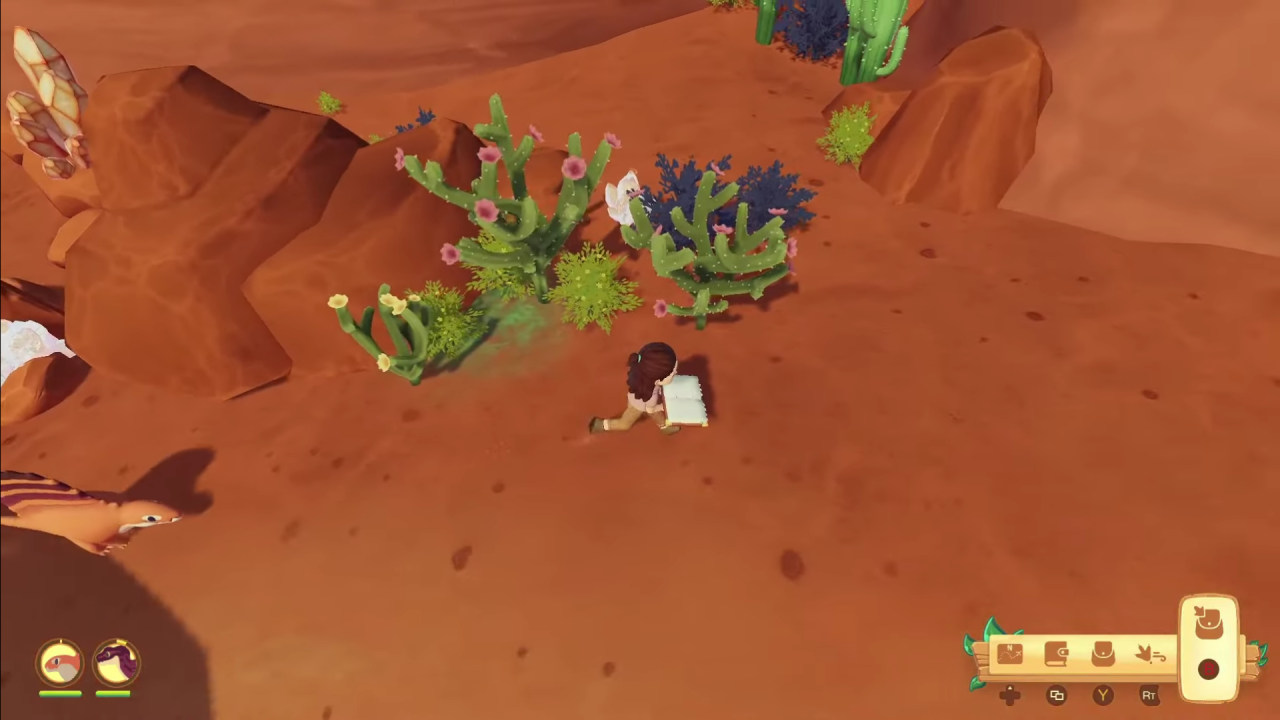Click the green stamina bar under the purple dino

(x=113, y=693)
